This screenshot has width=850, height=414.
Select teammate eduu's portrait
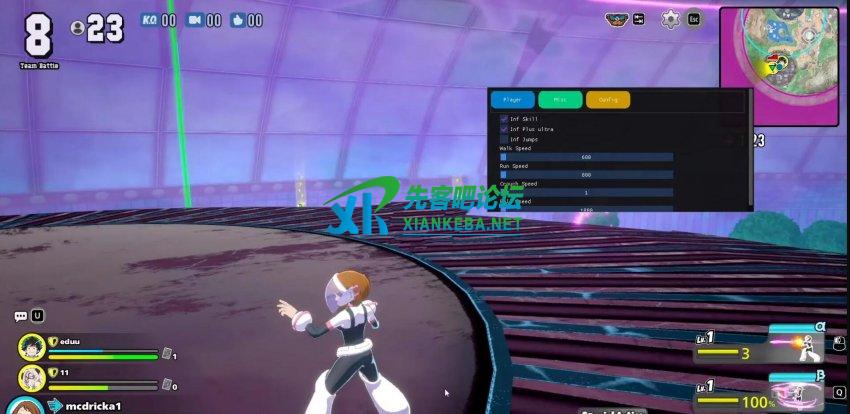click(x=31, y=347)
